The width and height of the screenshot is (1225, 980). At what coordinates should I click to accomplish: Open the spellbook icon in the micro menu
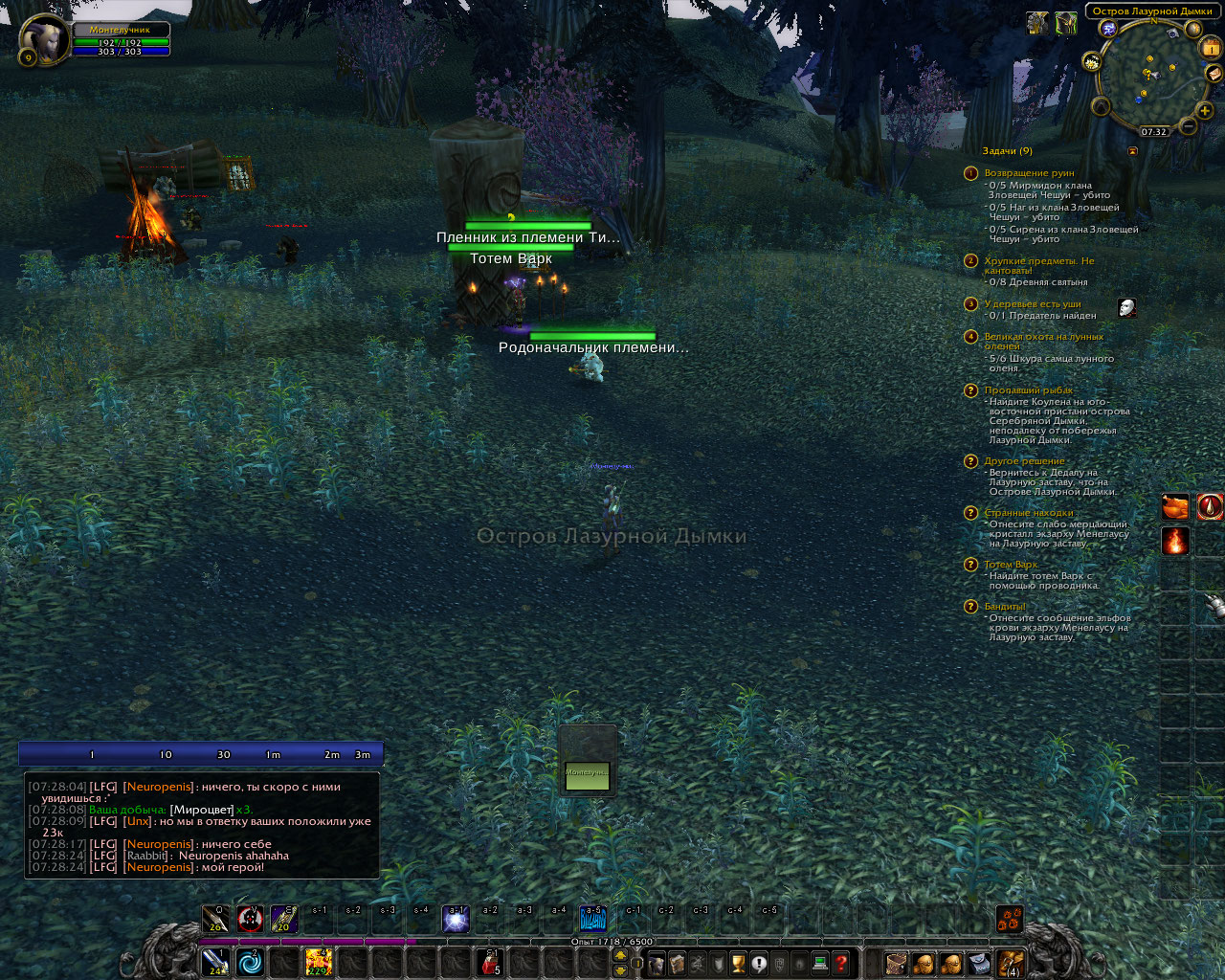pos(677,964)
